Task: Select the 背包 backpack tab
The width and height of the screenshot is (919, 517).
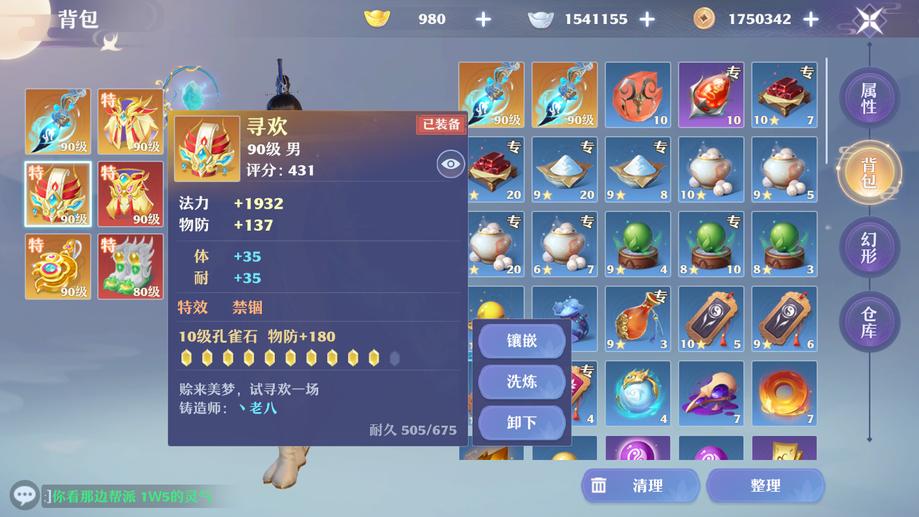Action: tap(869, 172)
